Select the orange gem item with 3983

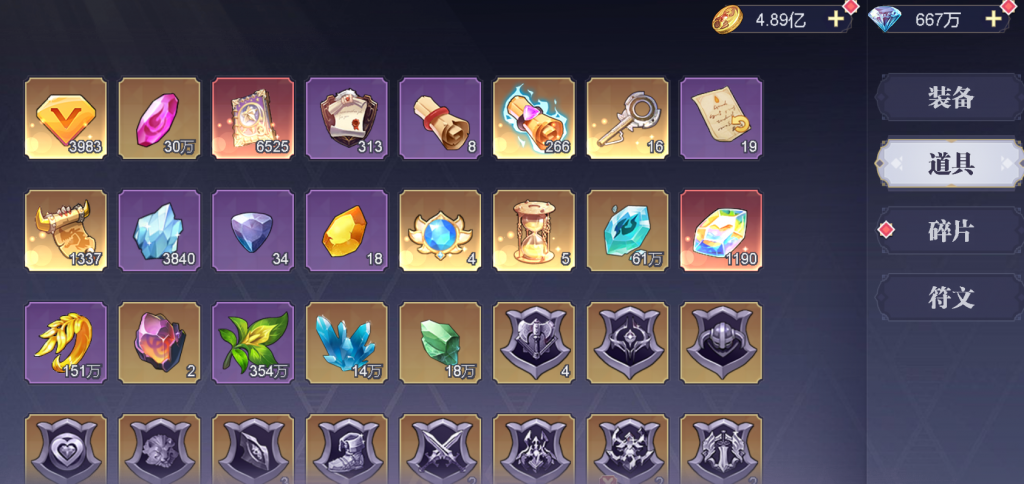click(66, 118)
